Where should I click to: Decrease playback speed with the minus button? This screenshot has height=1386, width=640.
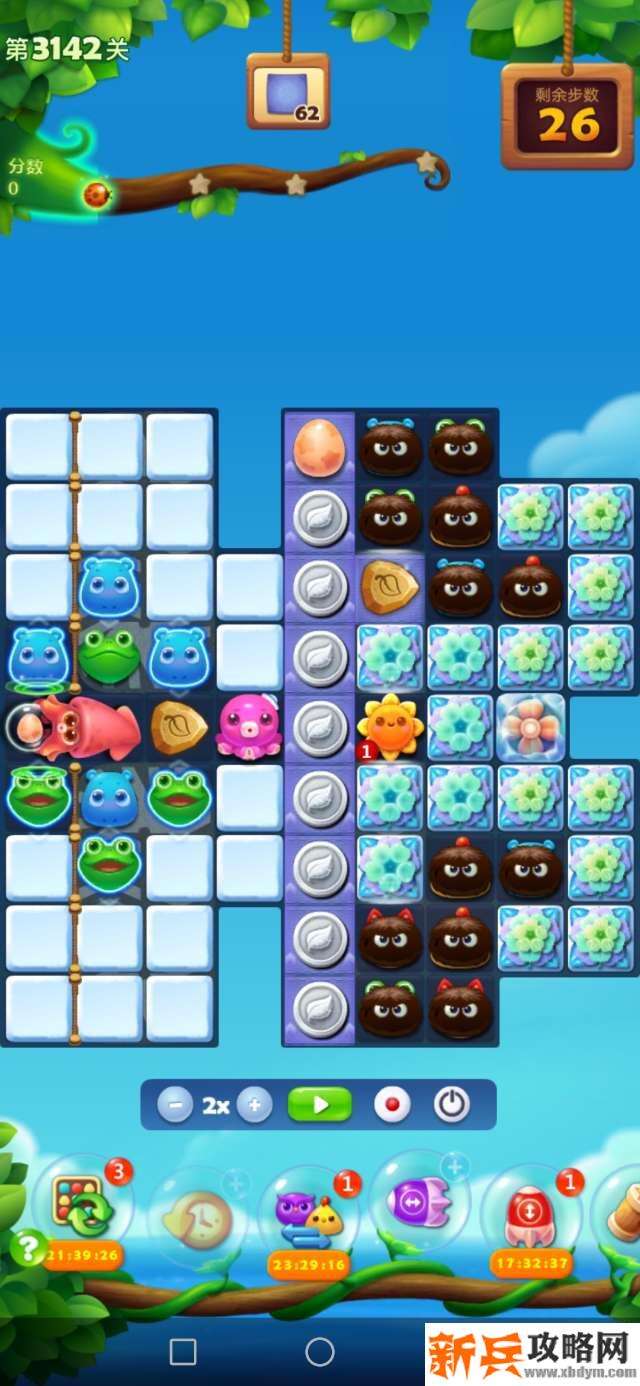pyautogui.click(x=175, y=1105)
